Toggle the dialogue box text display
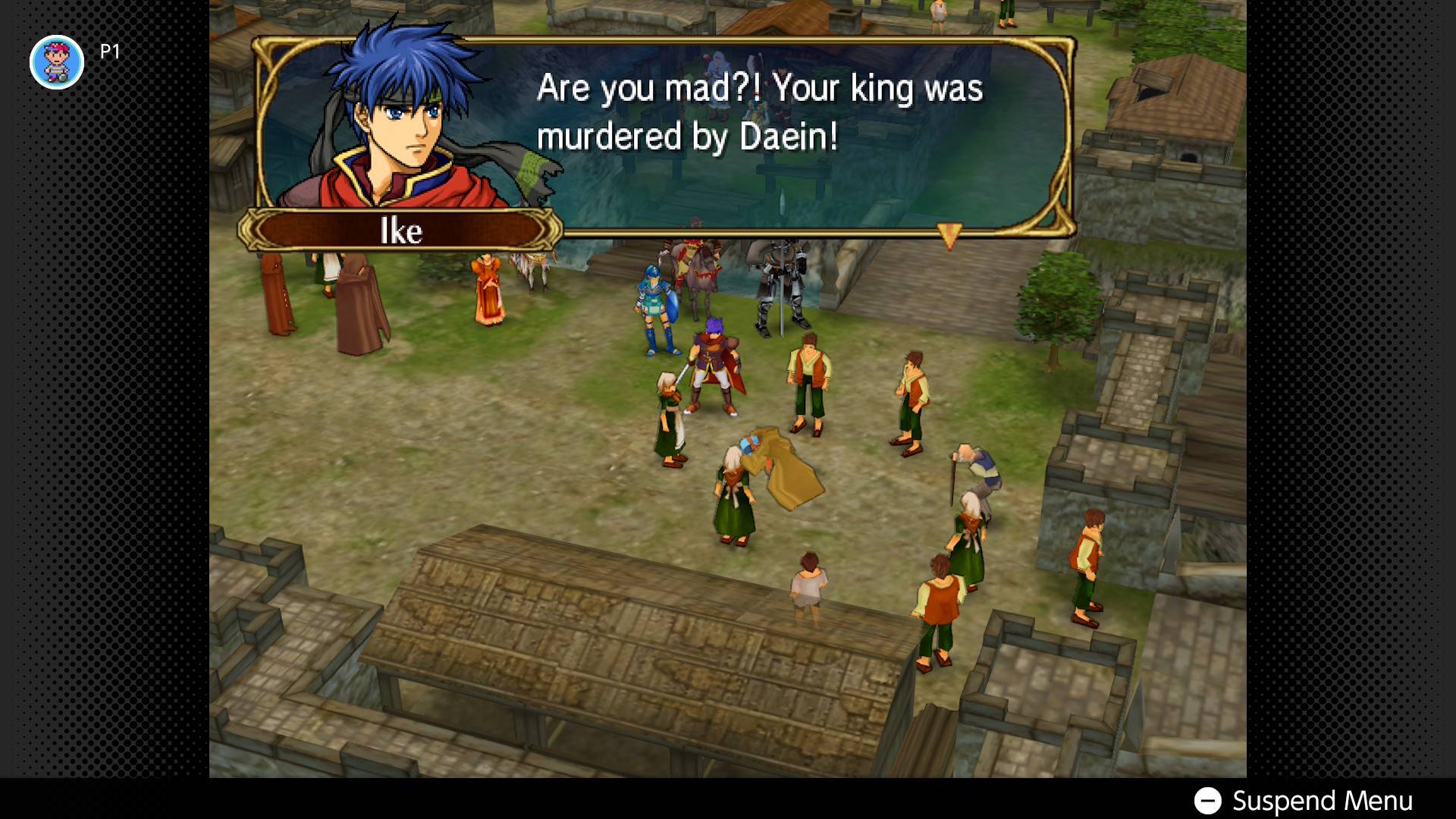 coord(758,114)
